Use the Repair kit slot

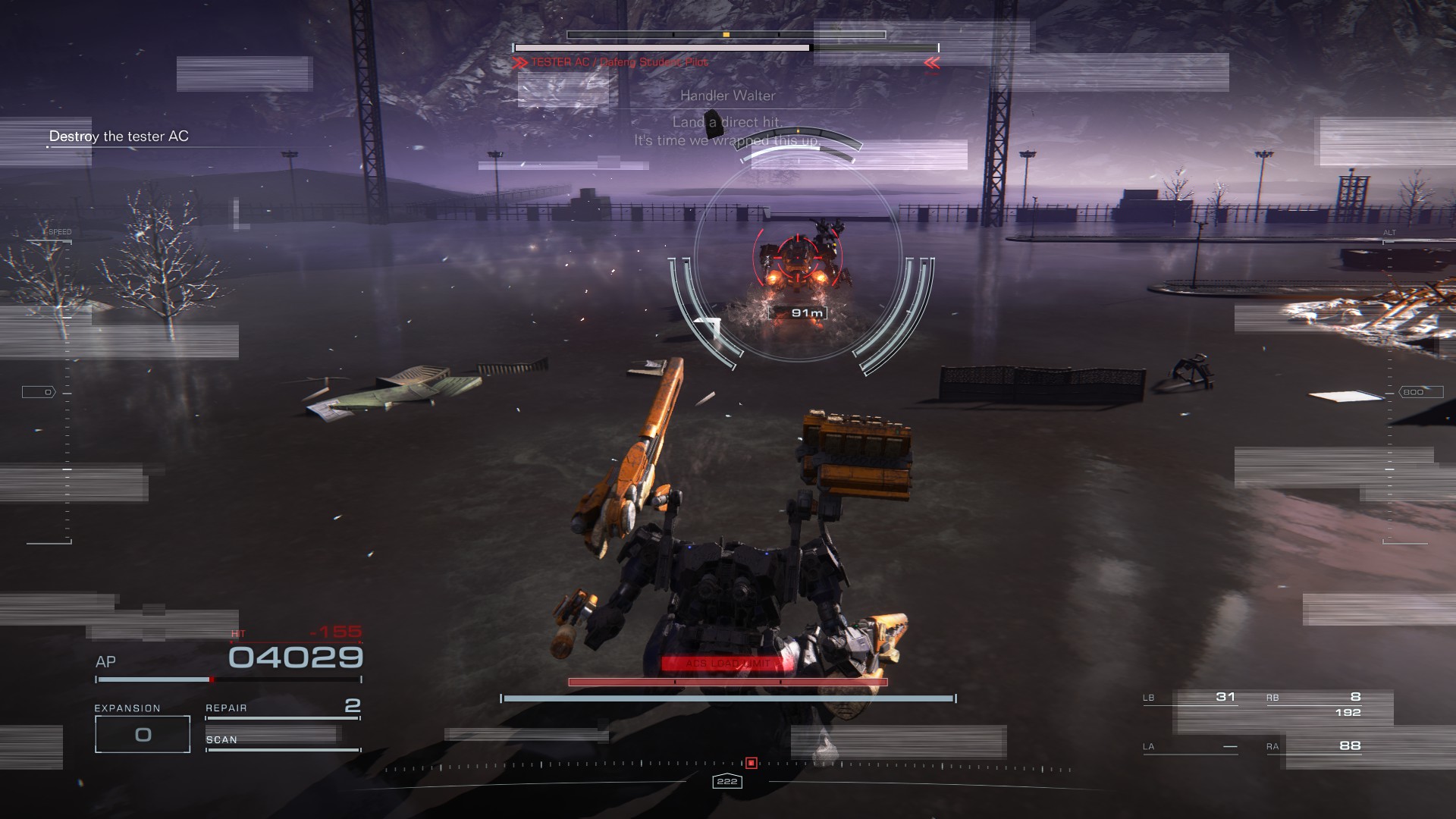[x=282, y=708]
